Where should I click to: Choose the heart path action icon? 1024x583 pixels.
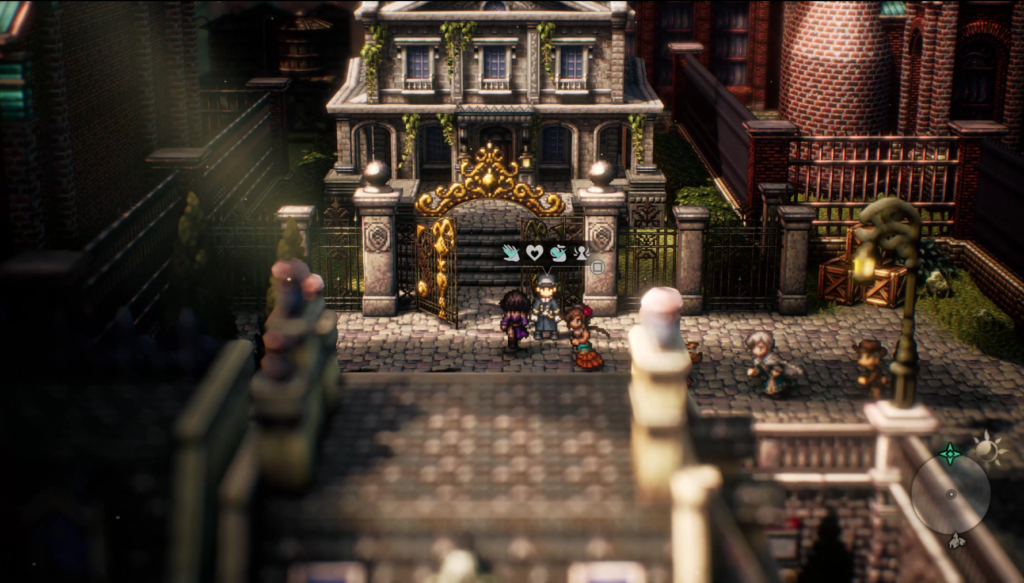tap(535, 253)
